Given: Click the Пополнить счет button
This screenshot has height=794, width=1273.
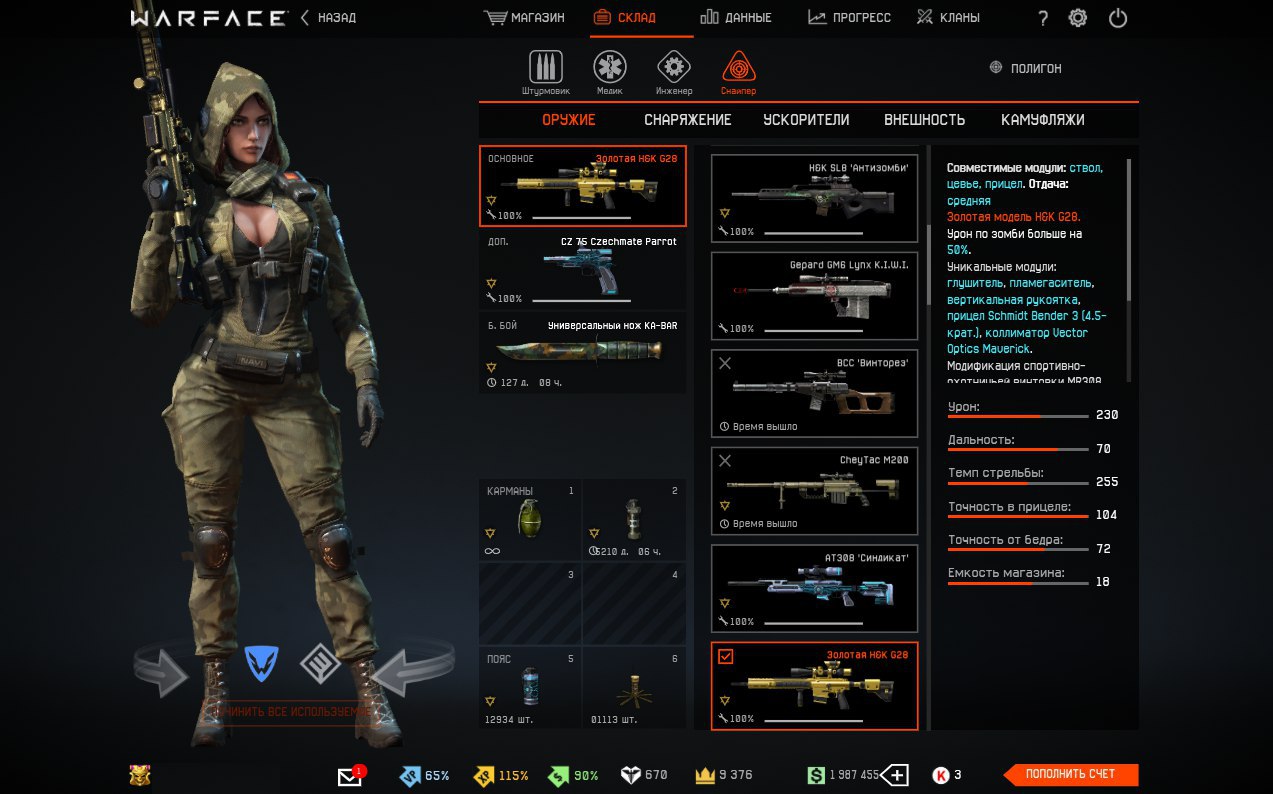Looking at the screenshot, I should (x=1071, y=774).
